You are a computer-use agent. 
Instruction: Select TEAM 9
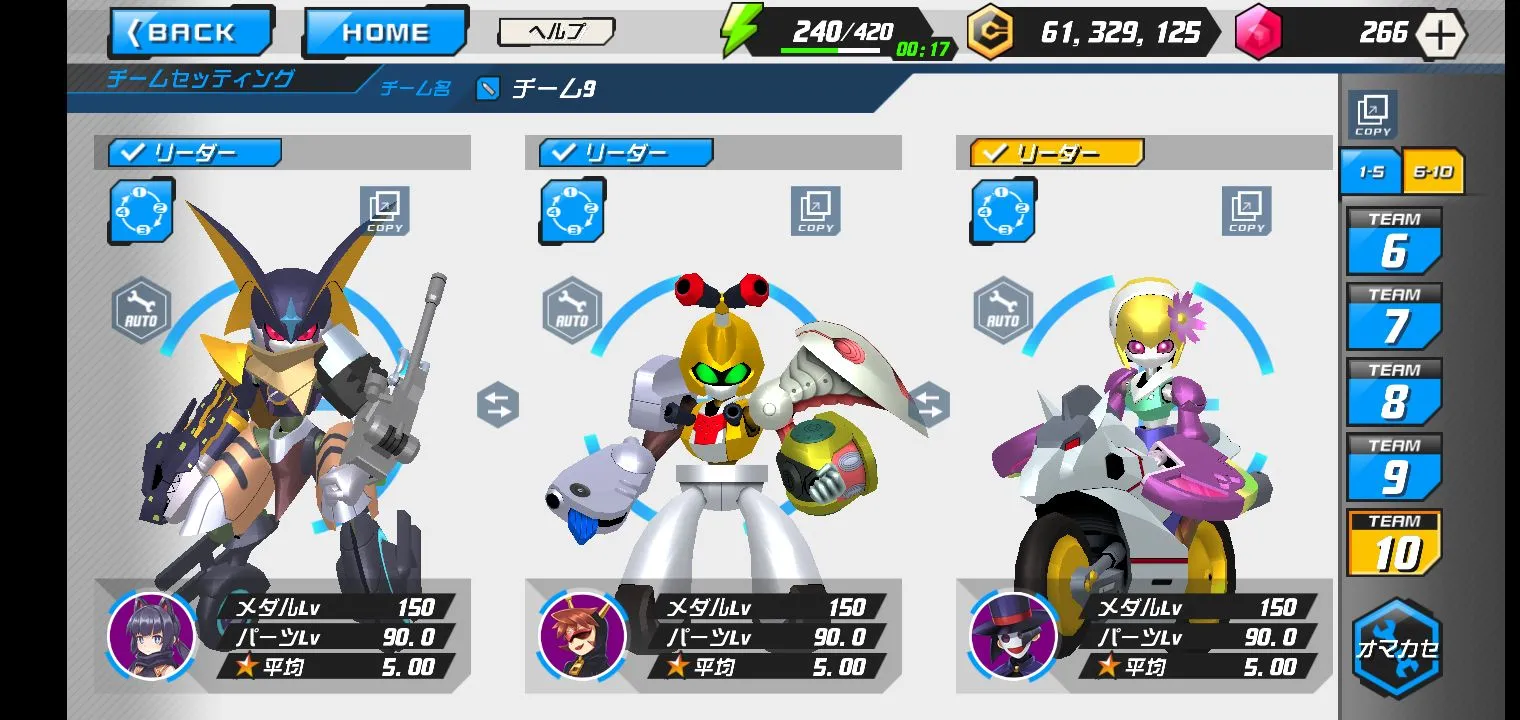(1394, 467)
